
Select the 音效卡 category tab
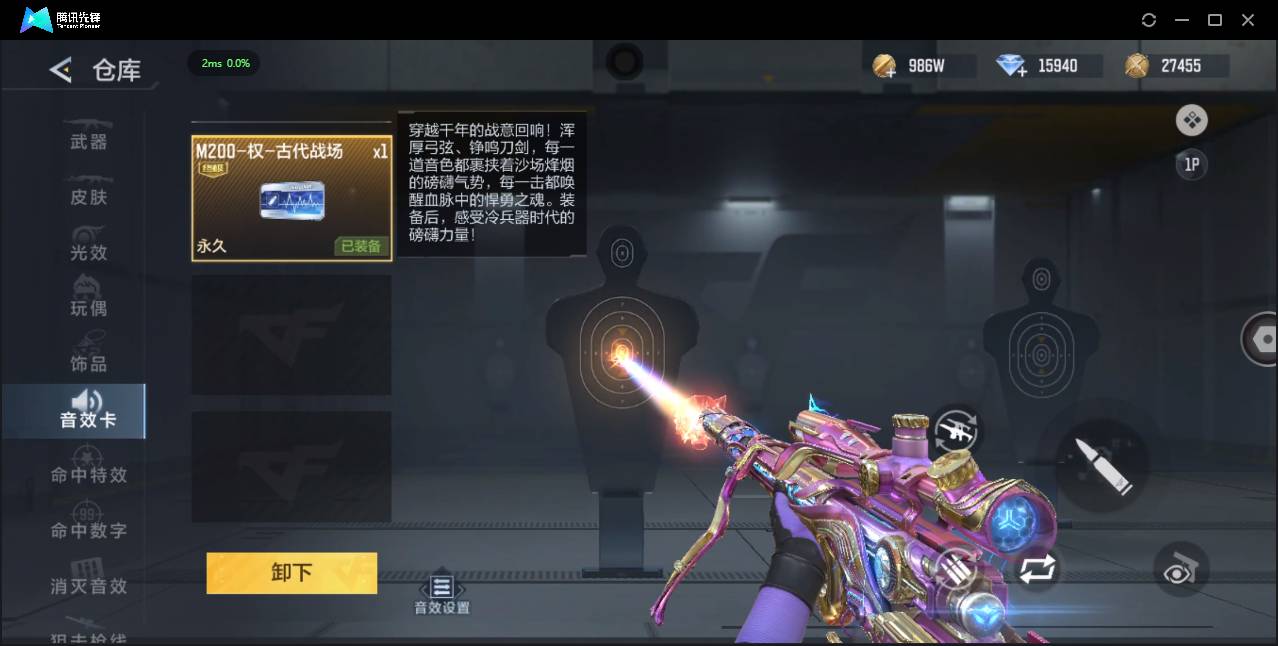click(x=88, y=411)
